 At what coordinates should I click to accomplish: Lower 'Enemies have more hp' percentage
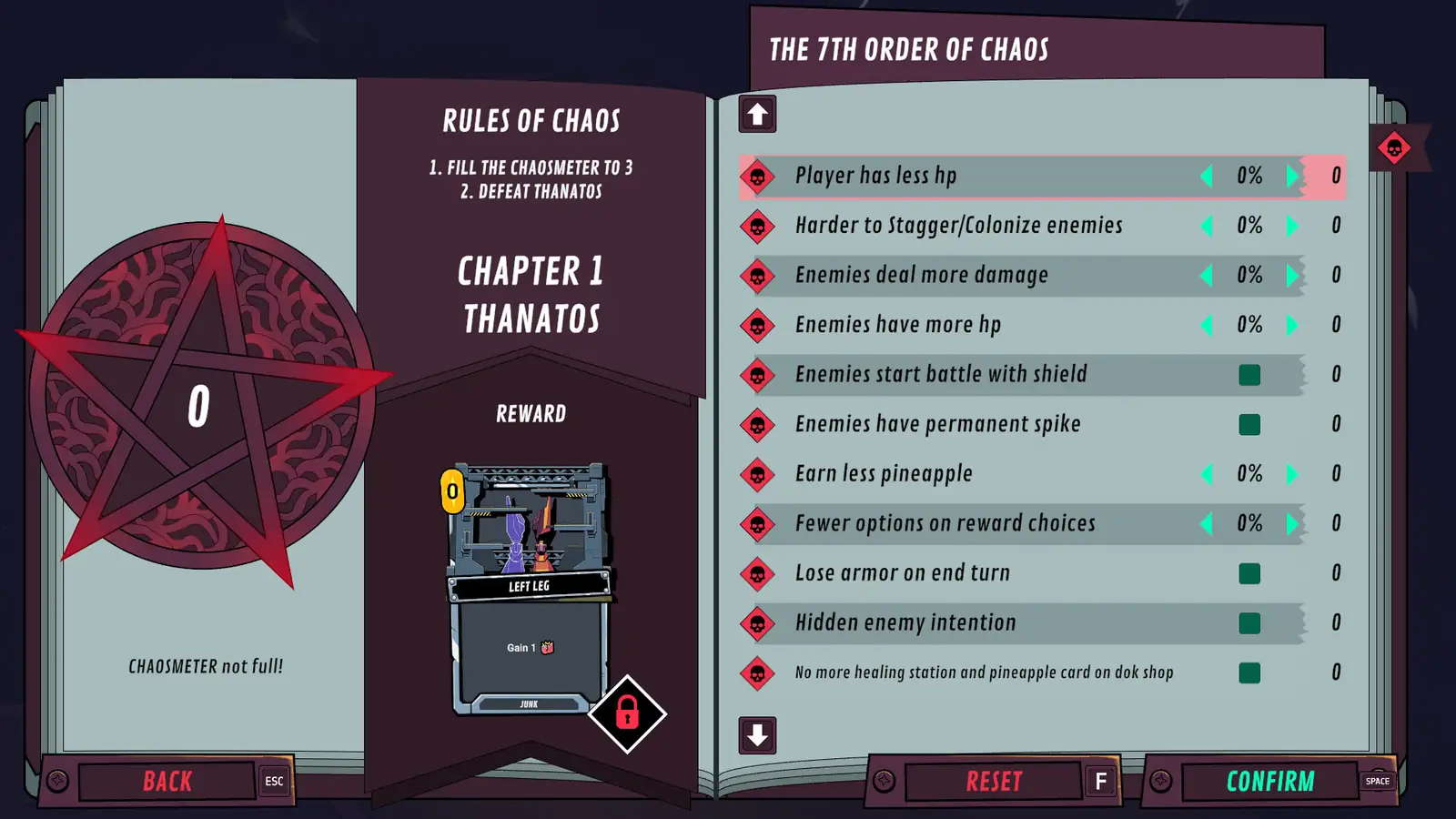point(1207,325)
